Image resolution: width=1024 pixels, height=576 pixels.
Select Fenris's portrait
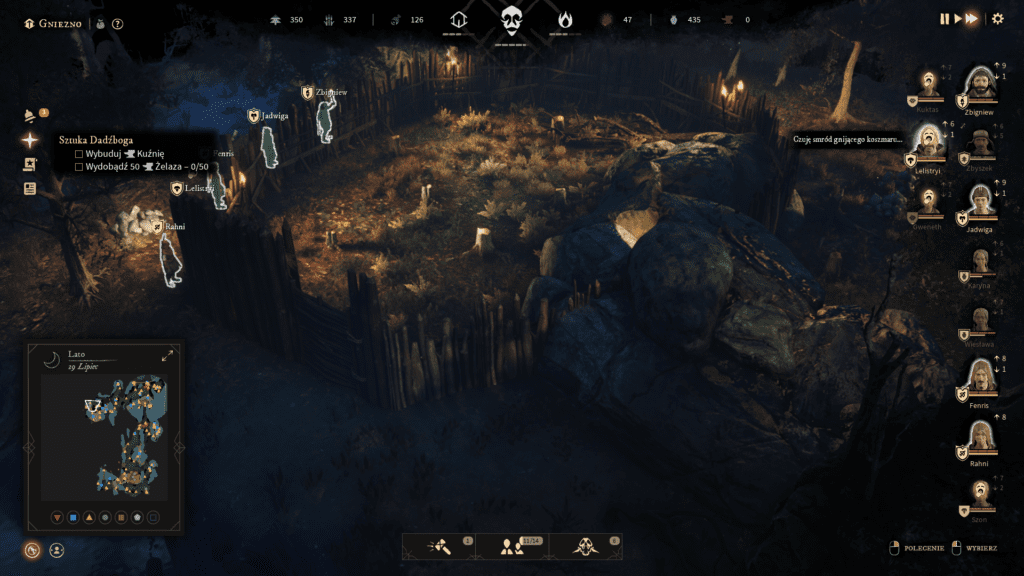coord(980,378)
